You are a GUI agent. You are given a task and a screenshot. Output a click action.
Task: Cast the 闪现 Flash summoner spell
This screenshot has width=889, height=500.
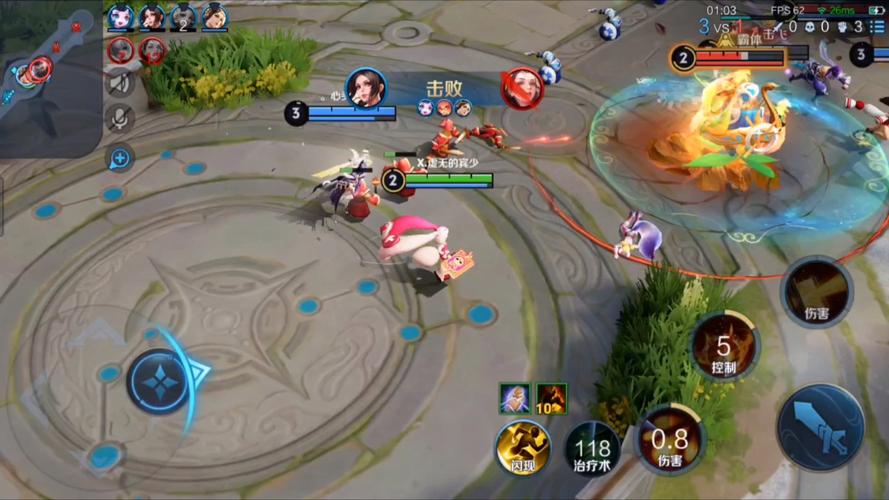pyautogui.click(x=523, y=446)
